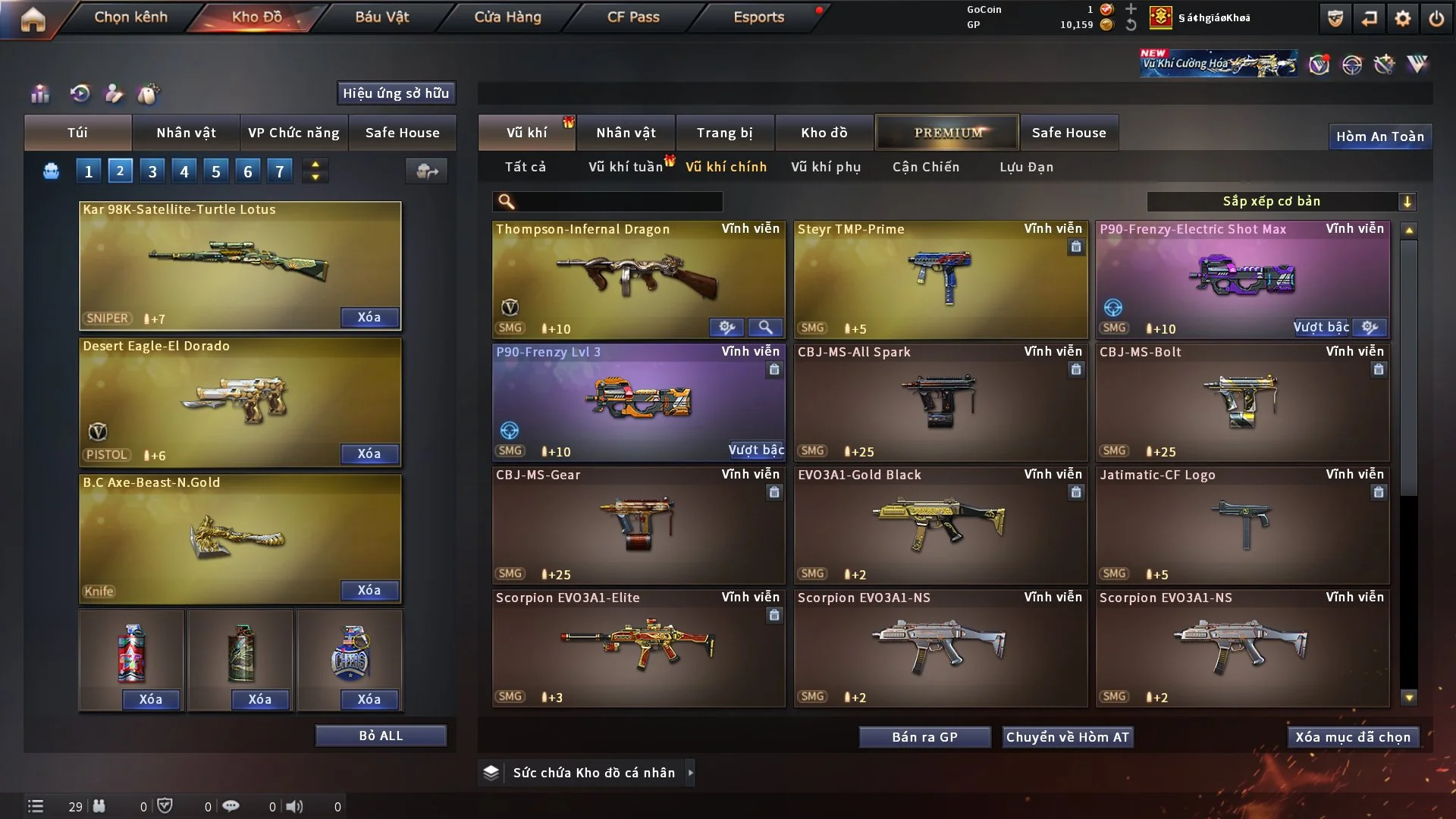Image resolution: width=1456 pixels, height=819 pixels.
Task: Click the Hiệu ứng sở hữu button
Action: coord(395,93)
